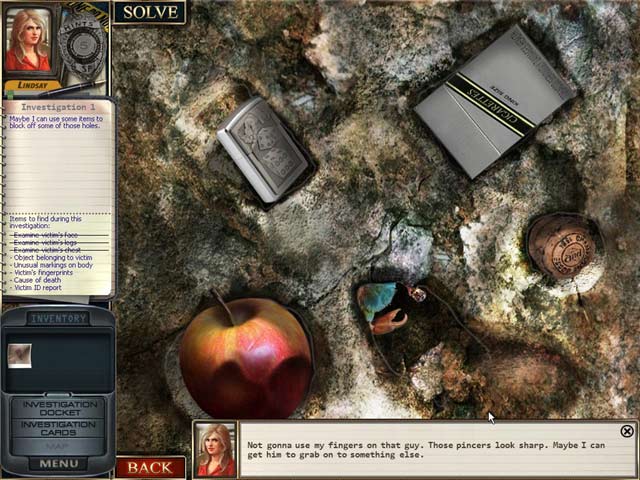Select Lindsay's character portrait
The image size is (640, 480).
27,42
